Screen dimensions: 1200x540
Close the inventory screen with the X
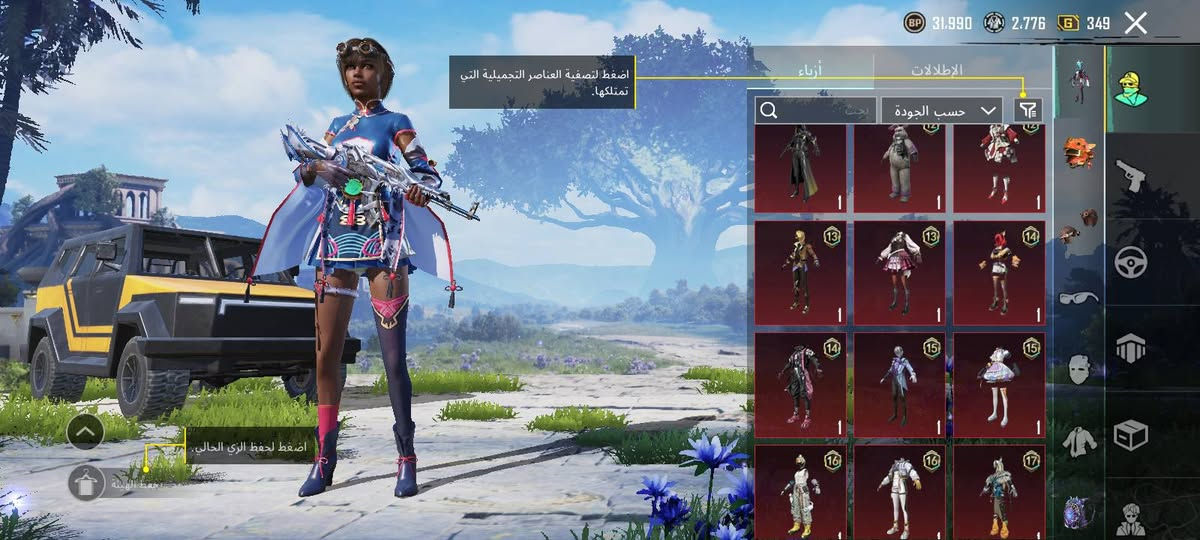1135,23
